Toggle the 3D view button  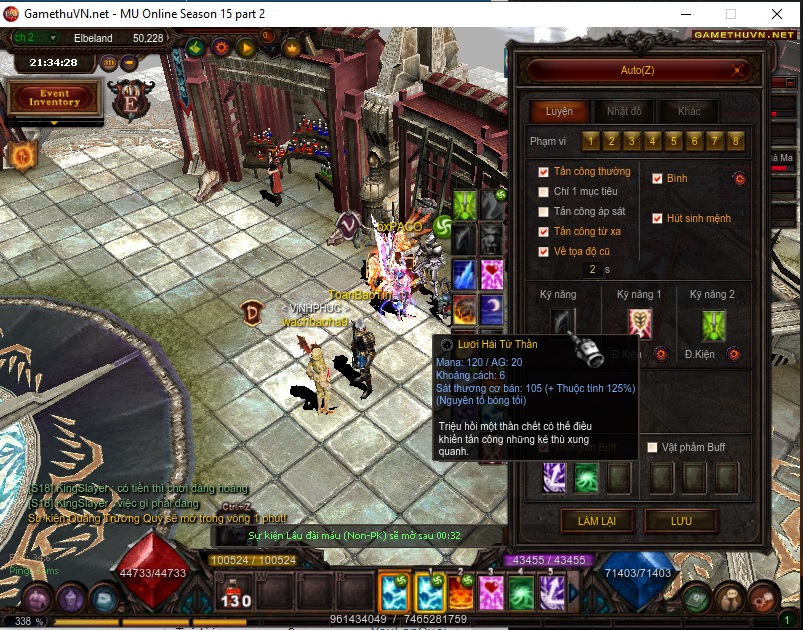point(108,62)
